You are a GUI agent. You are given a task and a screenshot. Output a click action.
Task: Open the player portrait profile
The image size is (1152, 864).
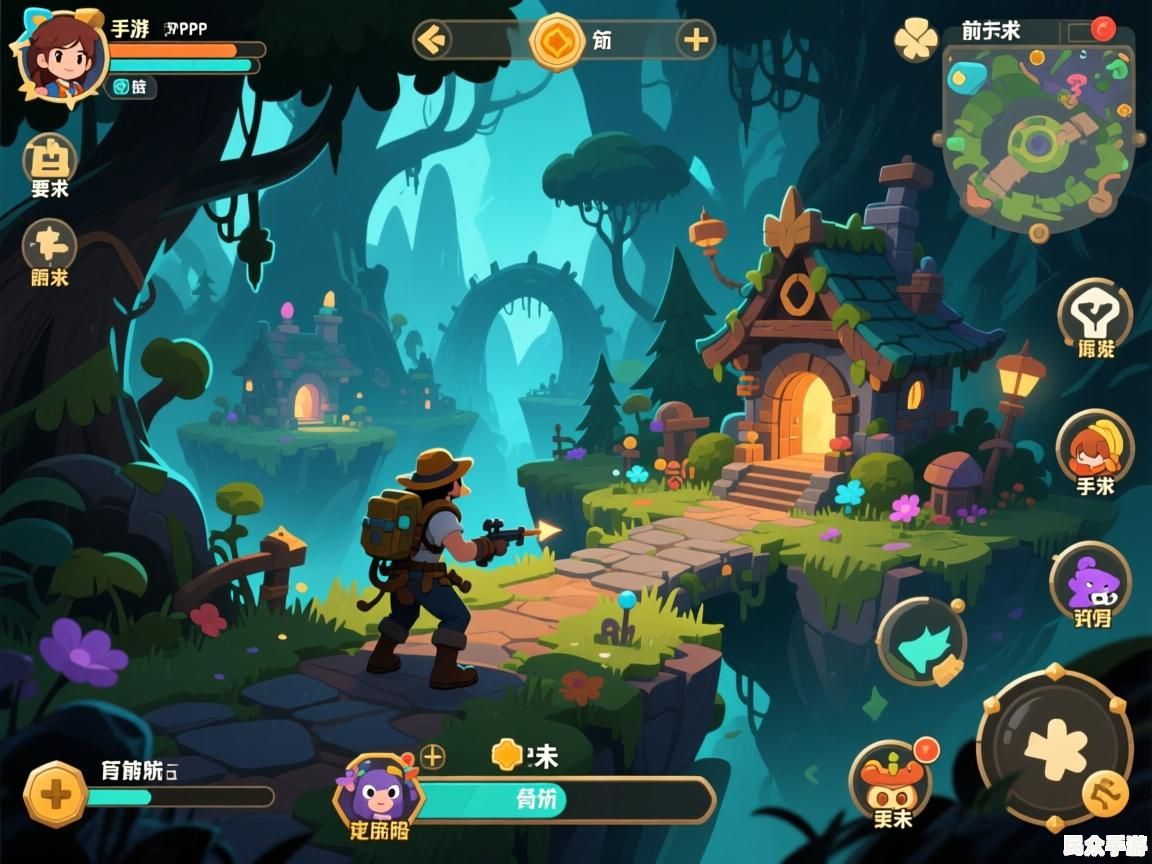coord(62,55)
